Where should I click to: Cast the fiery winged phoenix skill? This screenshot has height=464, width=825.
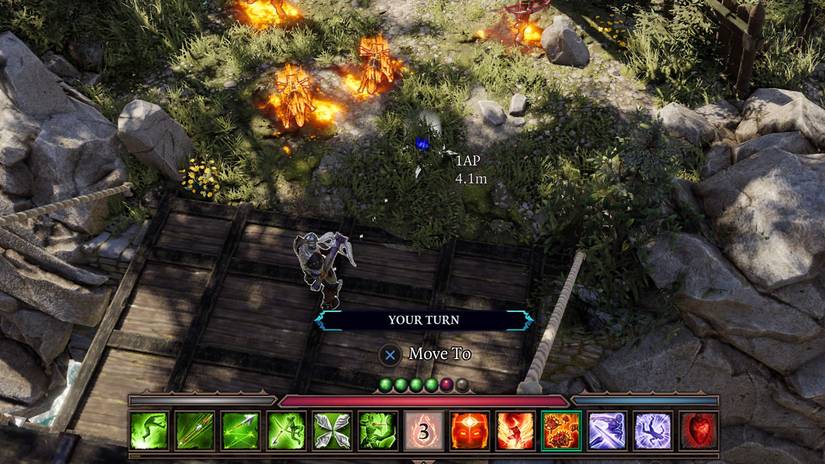coord(515,430)
